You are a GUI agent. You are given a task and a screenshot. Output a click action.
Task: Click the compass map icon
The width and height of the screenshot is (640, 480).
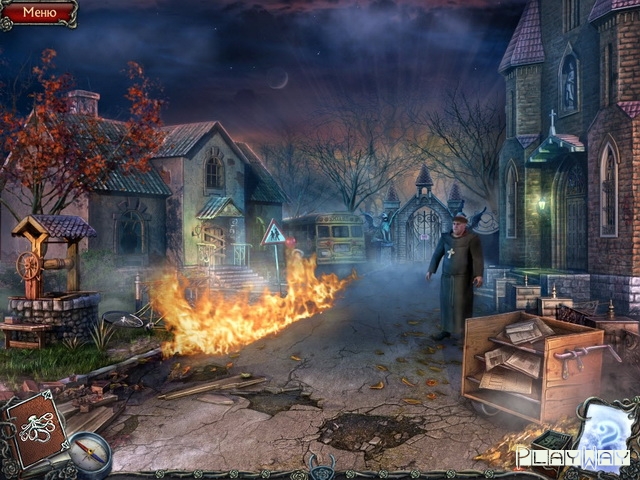click(89, 454)
